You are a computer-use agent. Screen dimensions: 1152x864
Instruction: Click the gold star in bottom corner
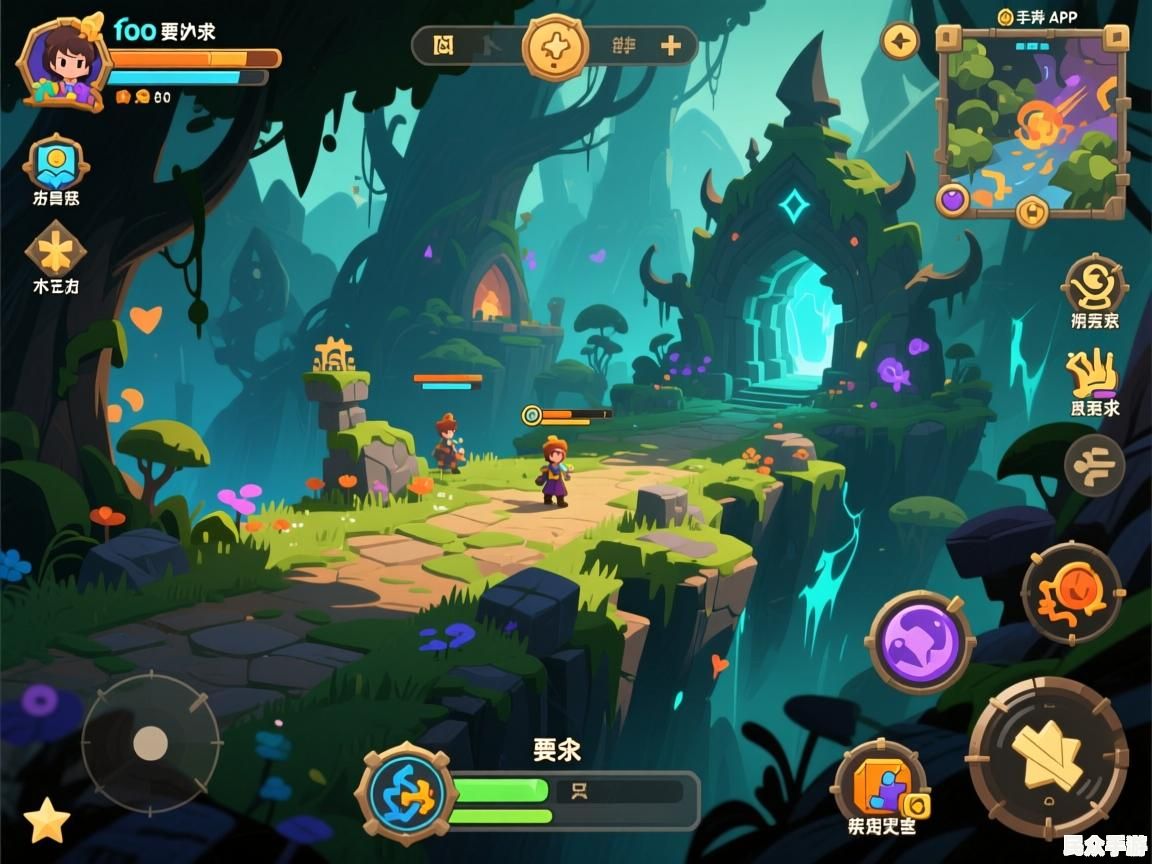click(x=46, y=822)
